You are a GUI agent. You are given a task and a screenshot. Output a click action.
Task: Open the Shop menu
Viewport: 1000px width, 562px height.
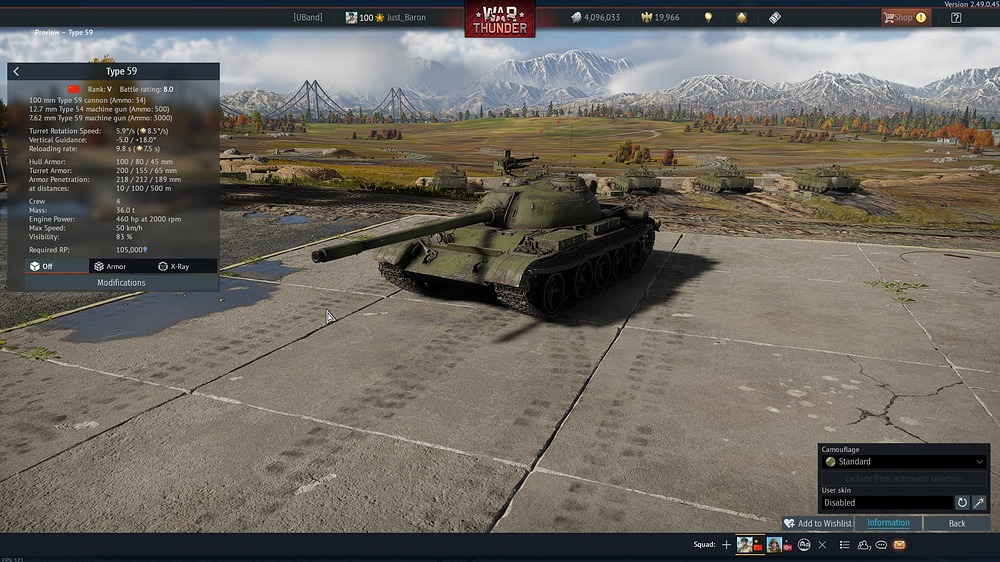[x=904, y=17]
